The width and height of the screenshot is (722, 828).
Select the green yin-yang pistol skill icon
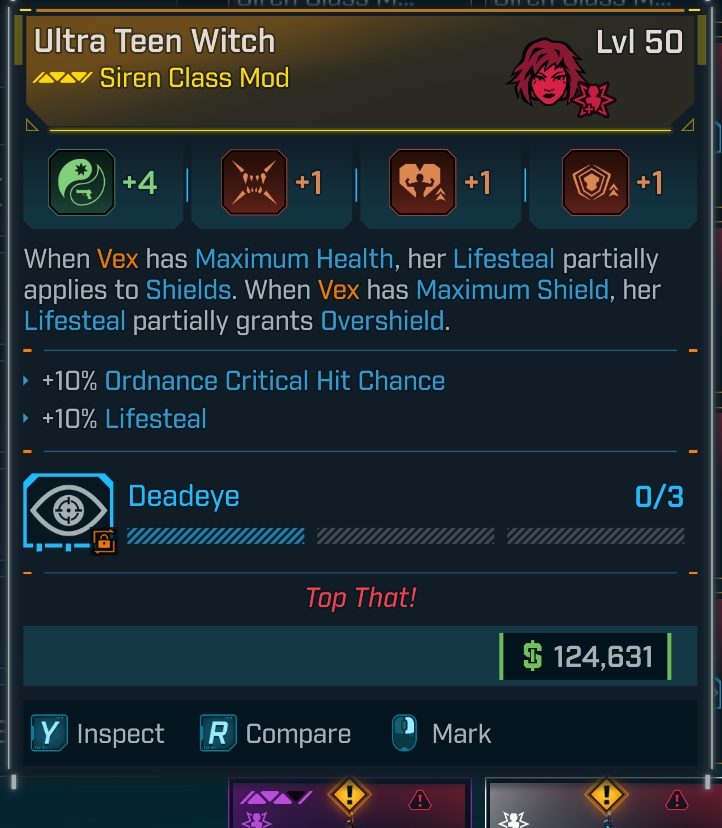(x=82, y=183)
